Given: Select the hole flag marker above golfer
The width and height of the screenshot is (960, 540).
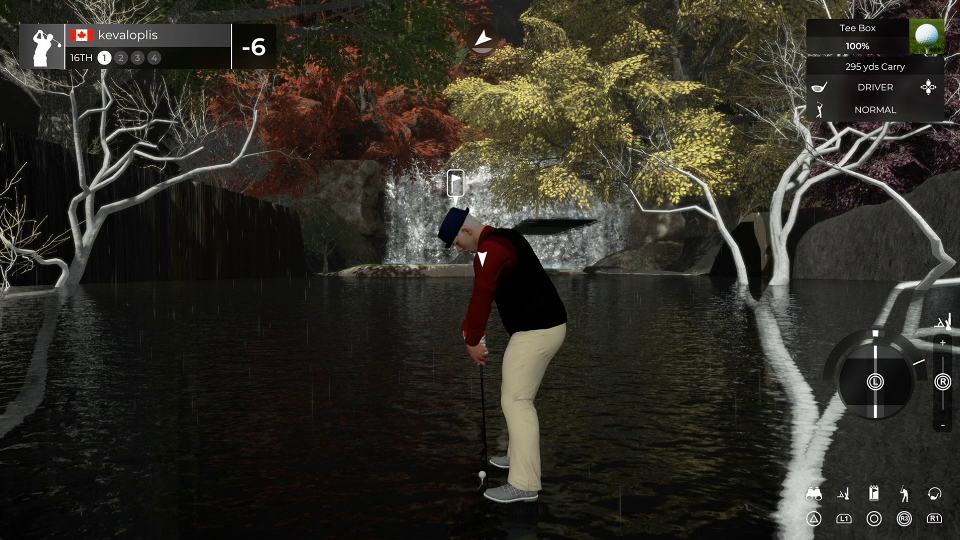Looking at the screenshot, I should tap(455, 183).
